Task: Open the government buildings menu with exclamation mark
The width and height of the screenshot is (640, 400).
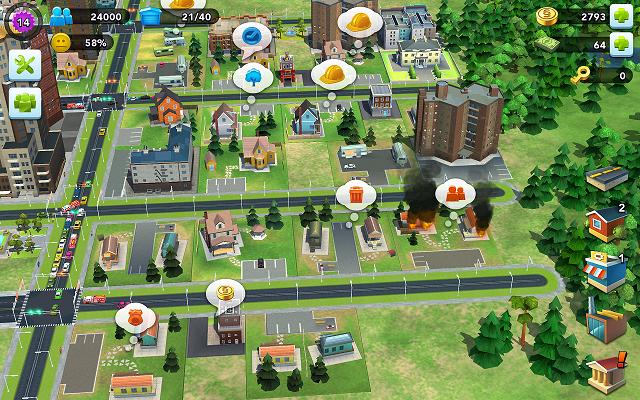Action: coord(604,374)
